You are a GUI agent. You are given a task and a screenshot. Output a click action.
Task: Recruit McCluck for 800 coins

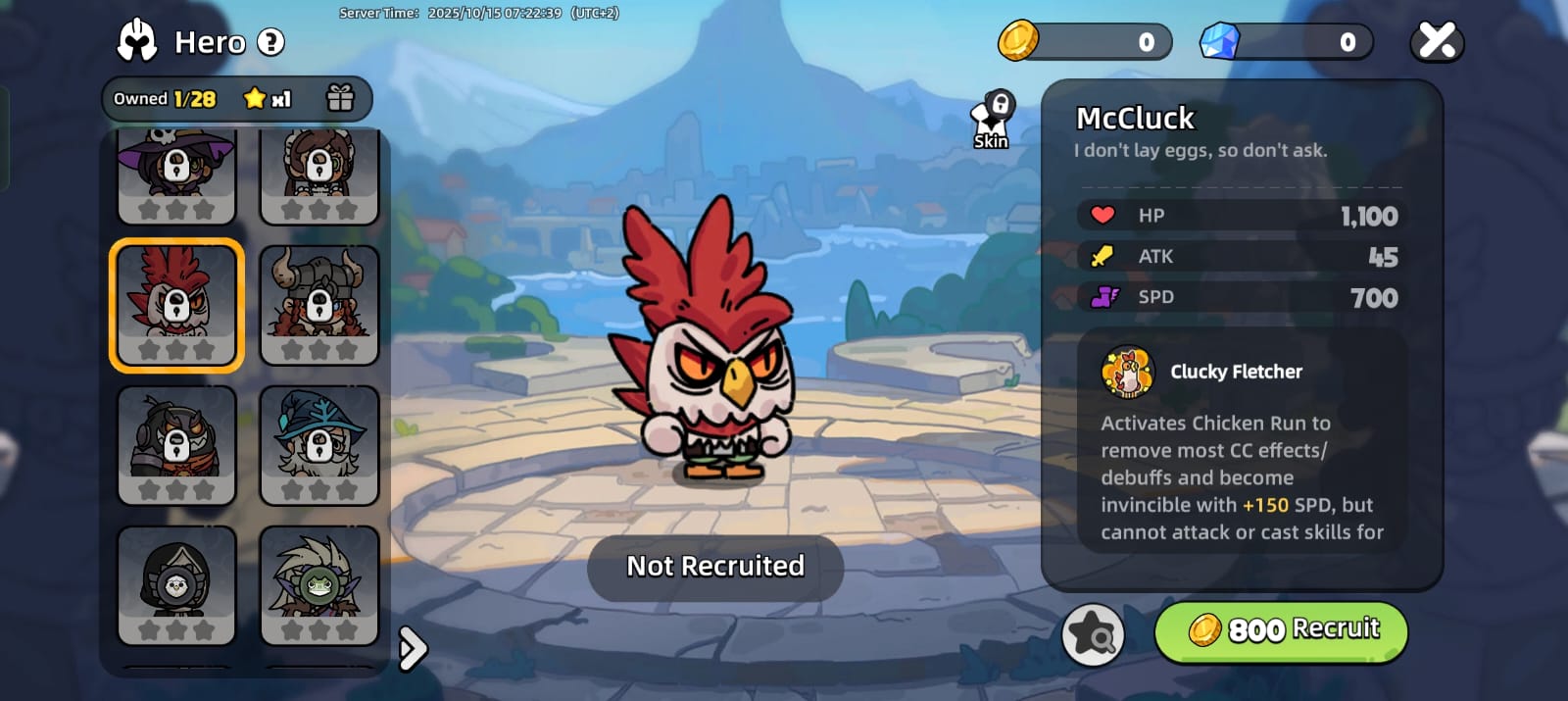(x=1281, y=630)
